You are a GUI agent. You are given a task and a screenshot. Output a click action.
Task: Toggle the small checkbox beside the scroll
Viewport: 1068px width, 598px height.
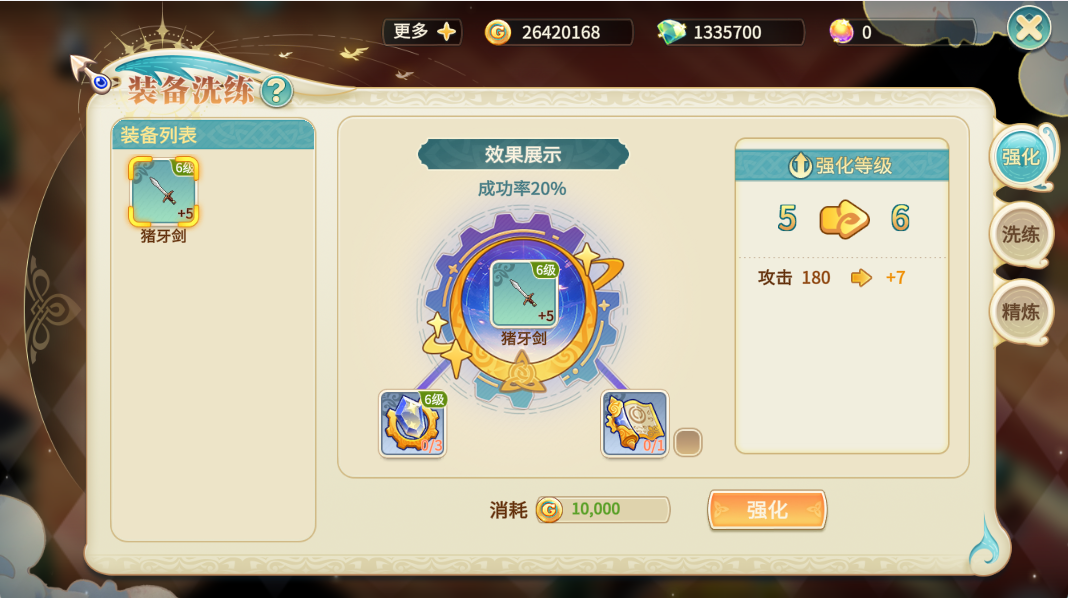tap(688, 442)
